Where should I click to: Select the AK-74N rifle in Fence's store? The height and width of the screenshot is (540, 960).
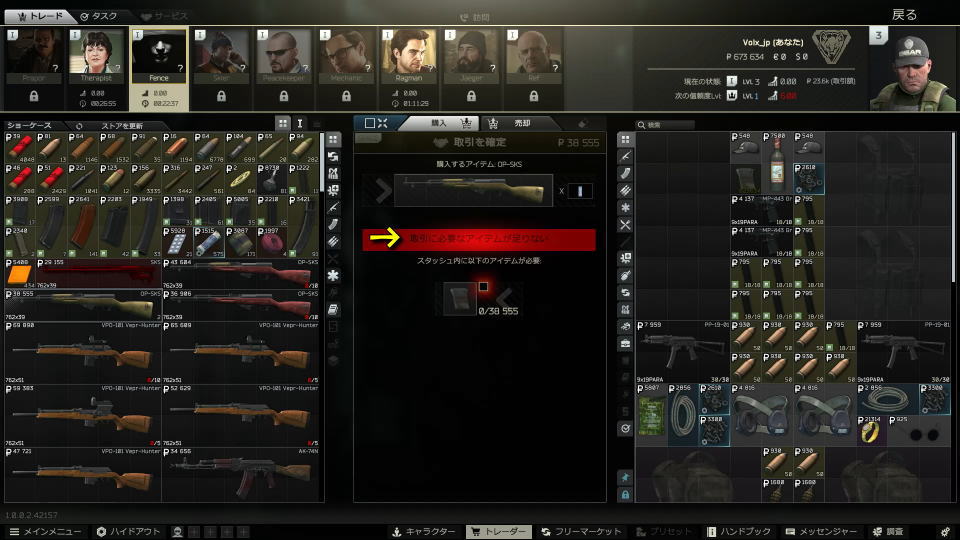[x=242, y=475]
